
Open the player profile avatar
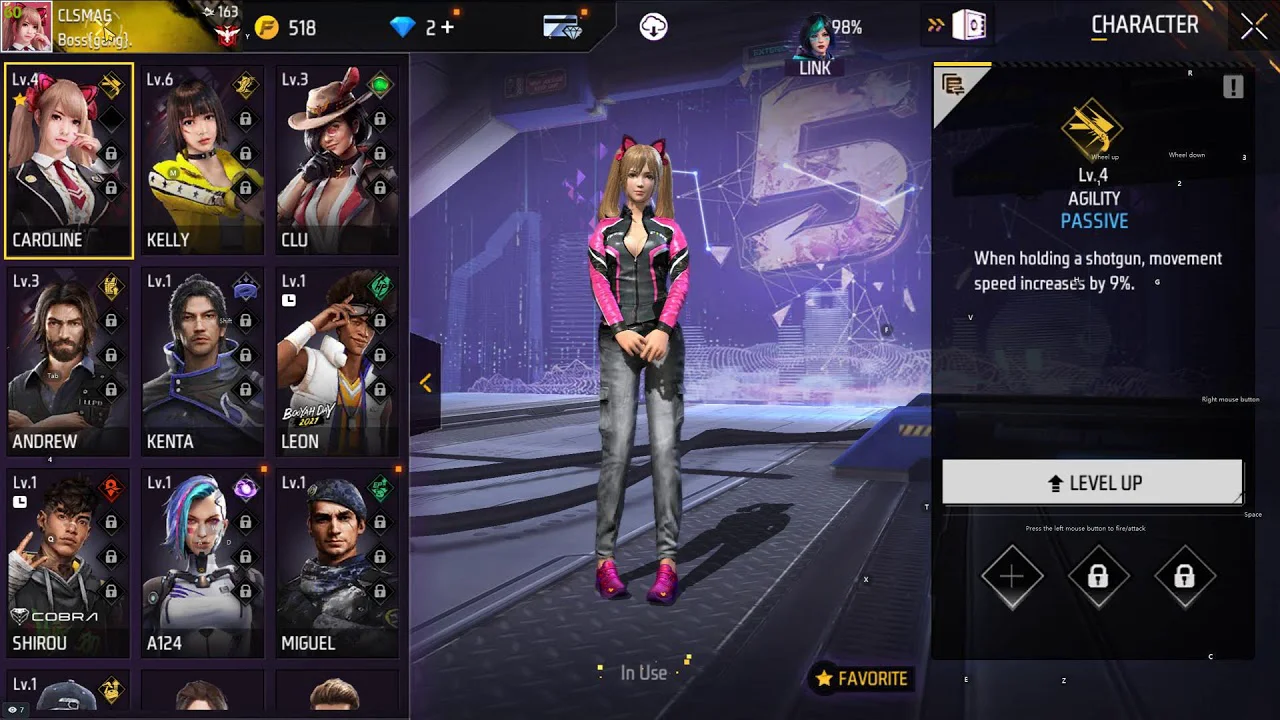pyautogui.click(x=27, y=27)
